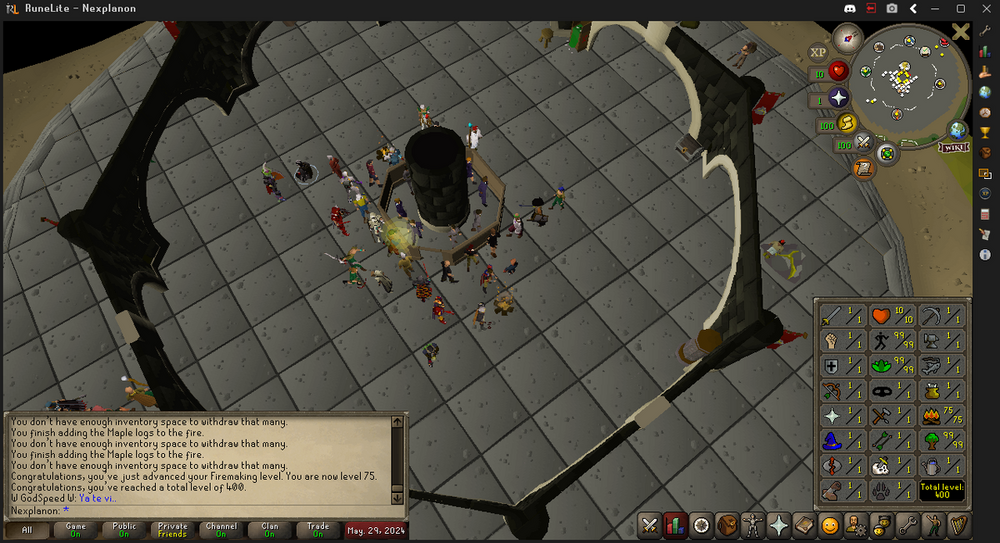
Task: Click the Wiki lookup banner
Action: tap(953, 147)
